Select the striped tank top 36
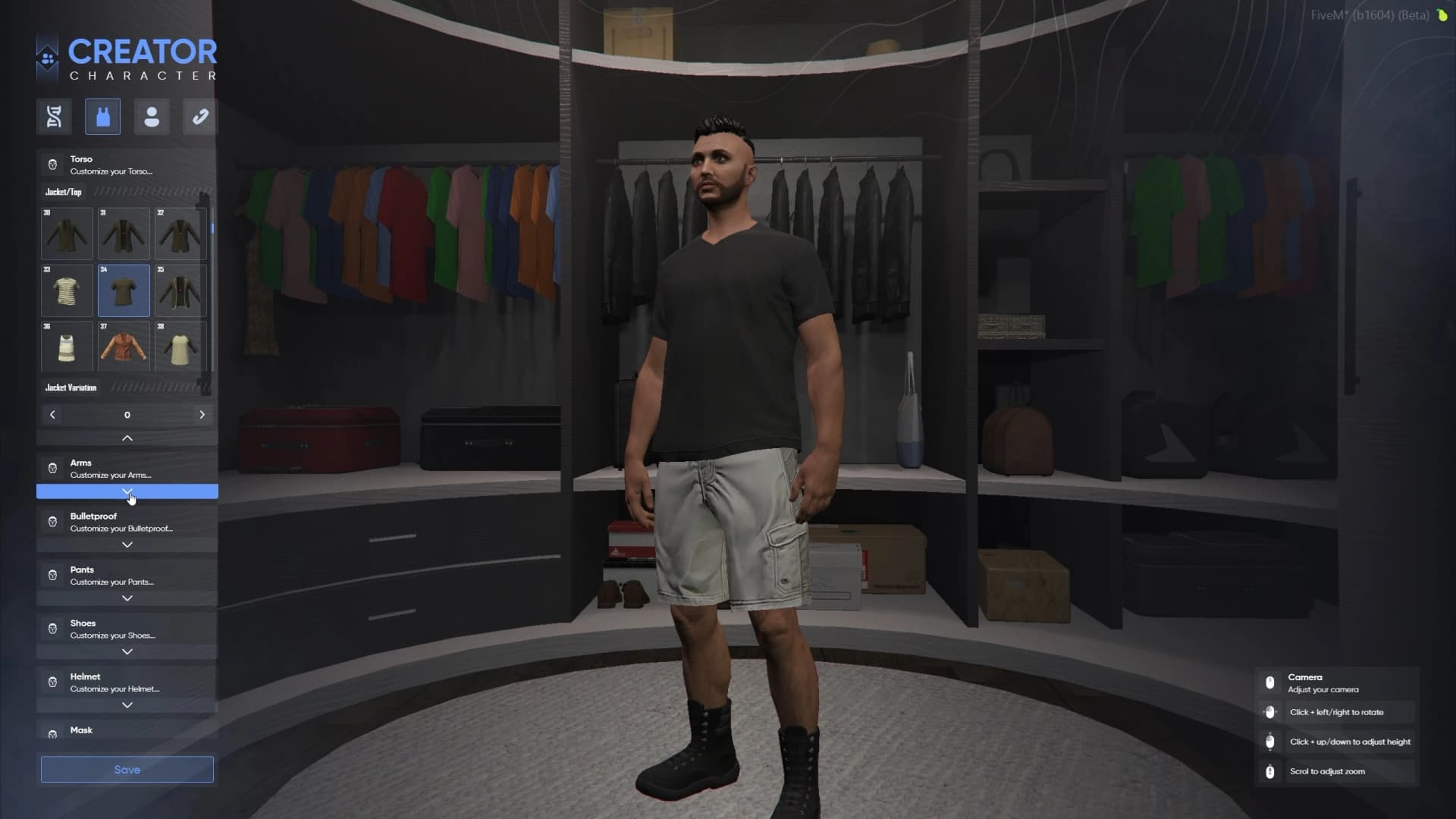This screenshot has height=819, width=1456. tap(67, 347)
